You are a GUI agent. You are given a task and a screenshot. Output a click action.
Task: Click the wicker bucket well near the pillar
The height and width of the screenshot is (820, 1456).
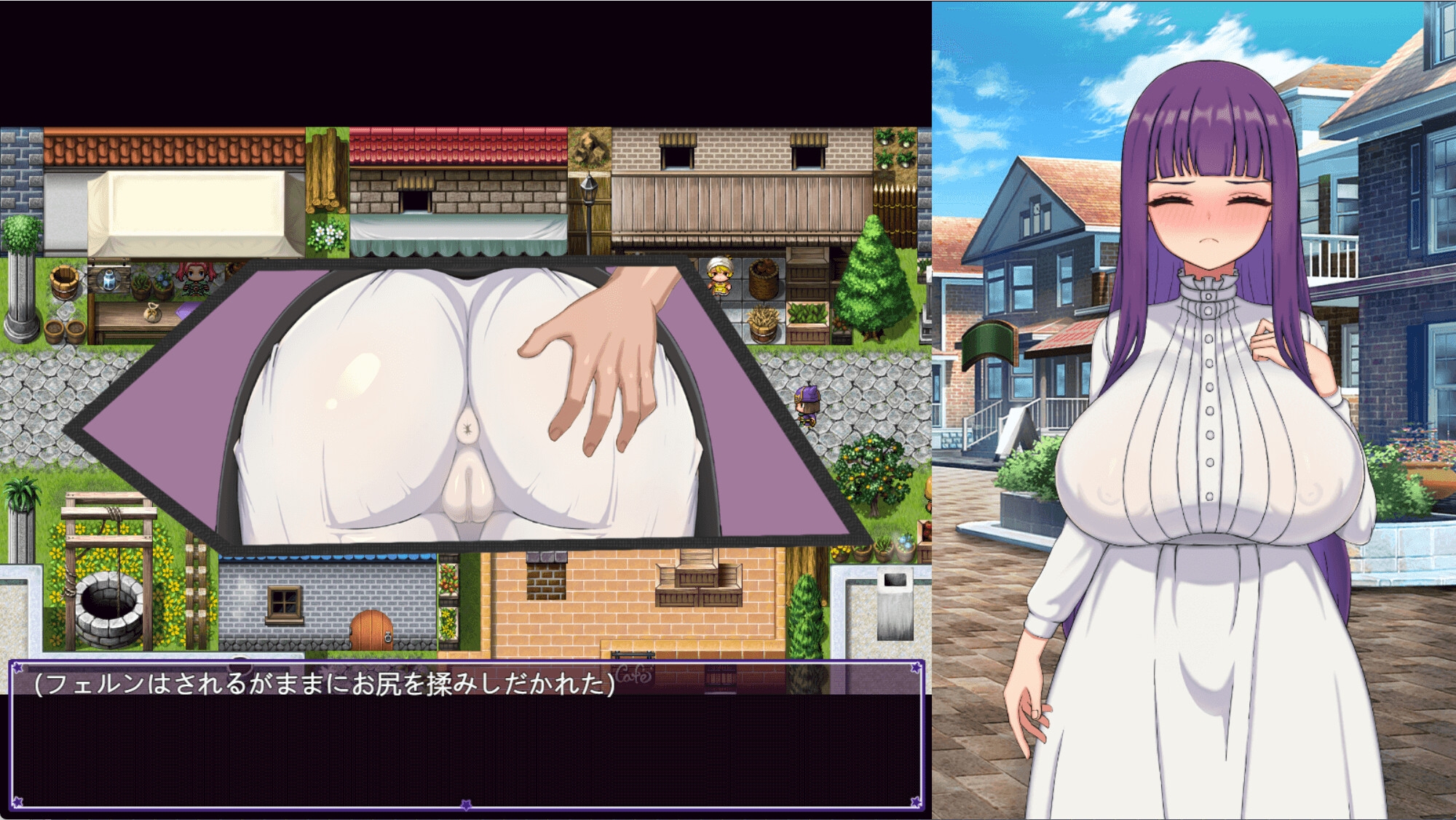[x=64, y=282]
